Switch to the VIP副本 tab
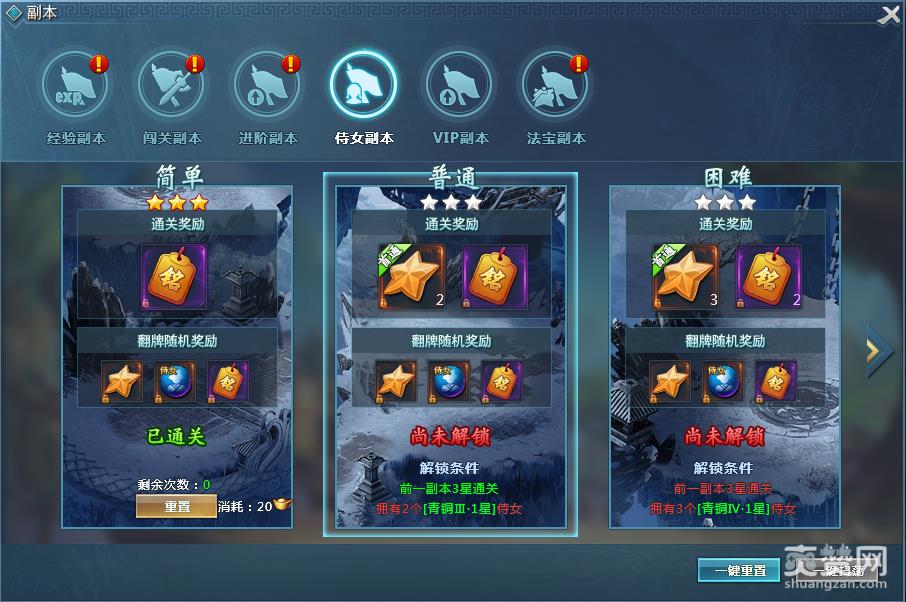The height and width of the screenshot is (602, 906). point(459,86)
